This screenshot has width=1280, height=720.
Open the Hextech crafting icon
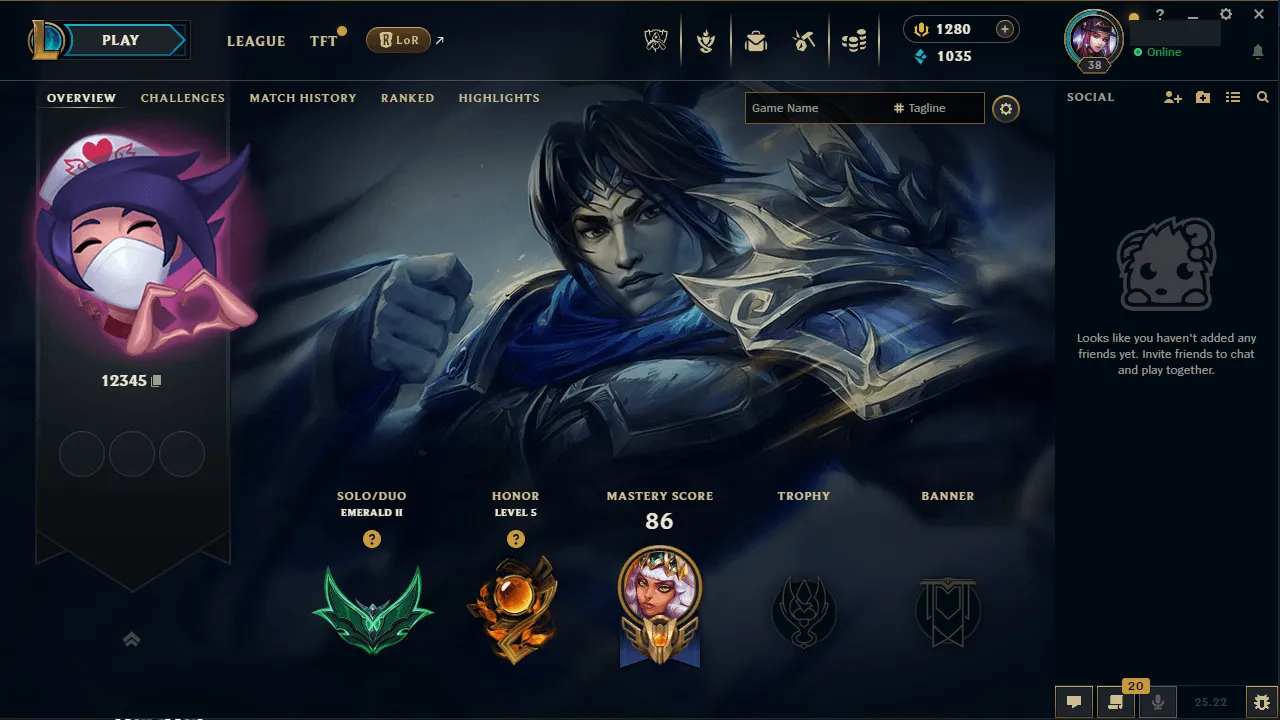point(803,41)
